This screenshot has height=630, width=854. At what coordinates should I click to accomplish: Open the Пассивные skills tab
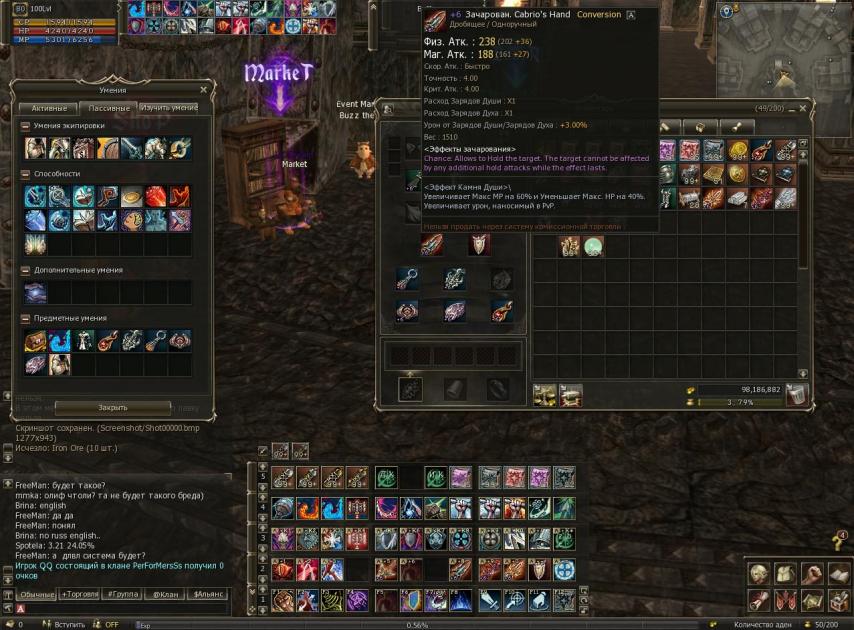[x=108, y=108]
